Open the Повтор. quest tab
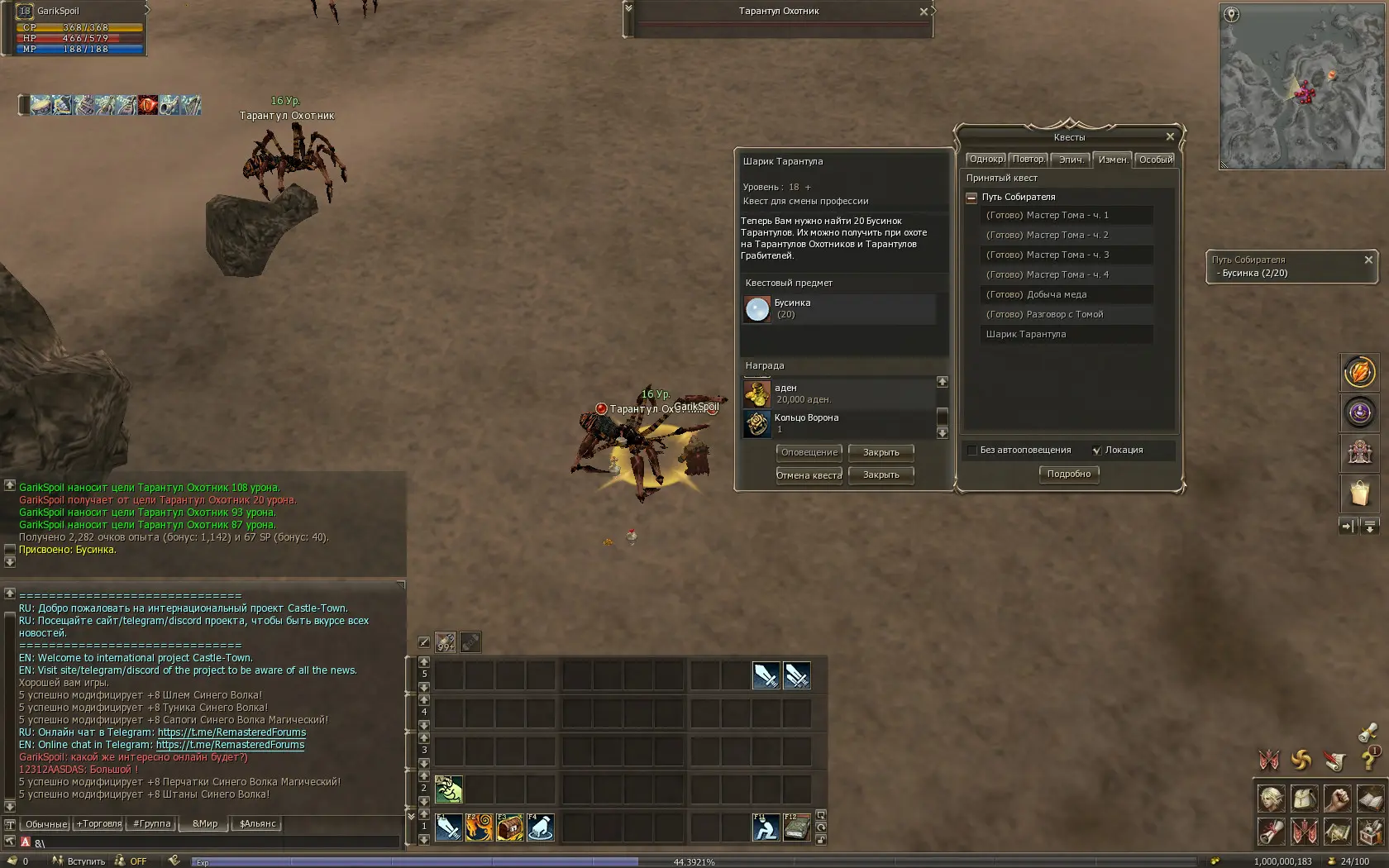The height and width of the screenshot is (868, 1389). (1028, 160)
